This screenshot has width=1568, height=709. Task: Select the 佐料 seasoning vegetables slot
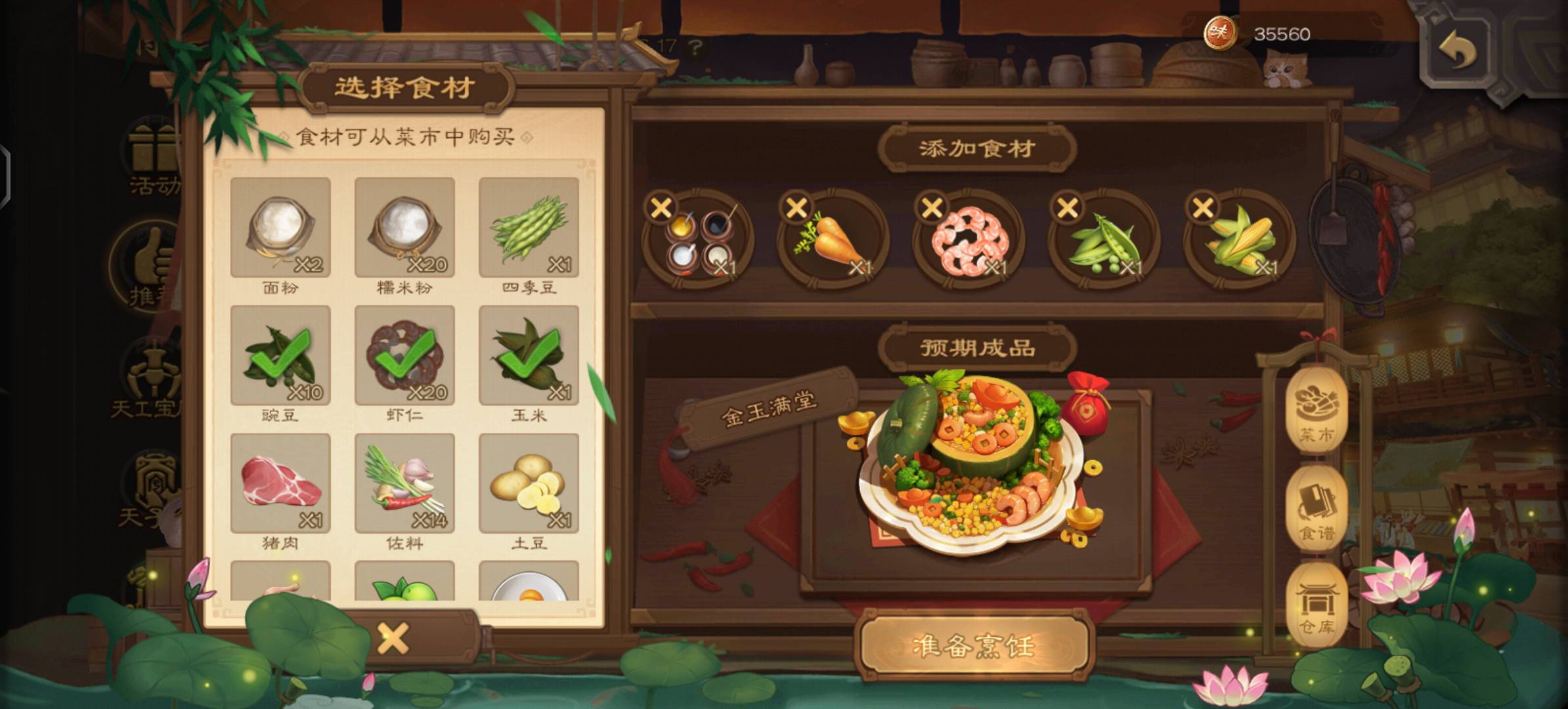[x=404, y=483]
